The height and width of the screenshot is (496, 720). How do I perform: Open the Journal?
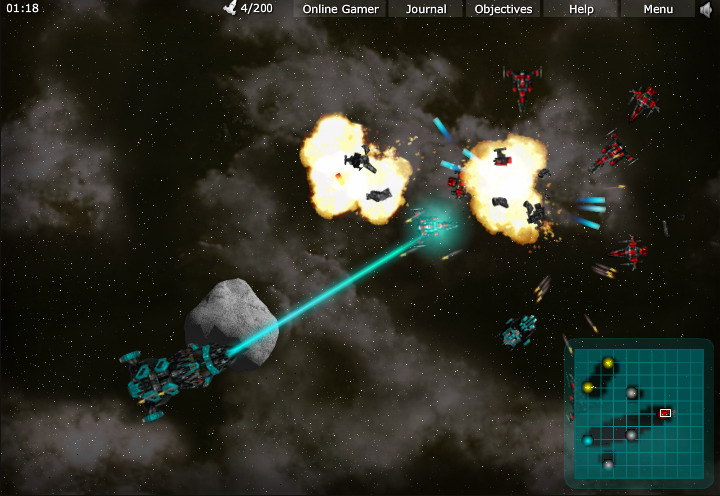coord(426,9)
